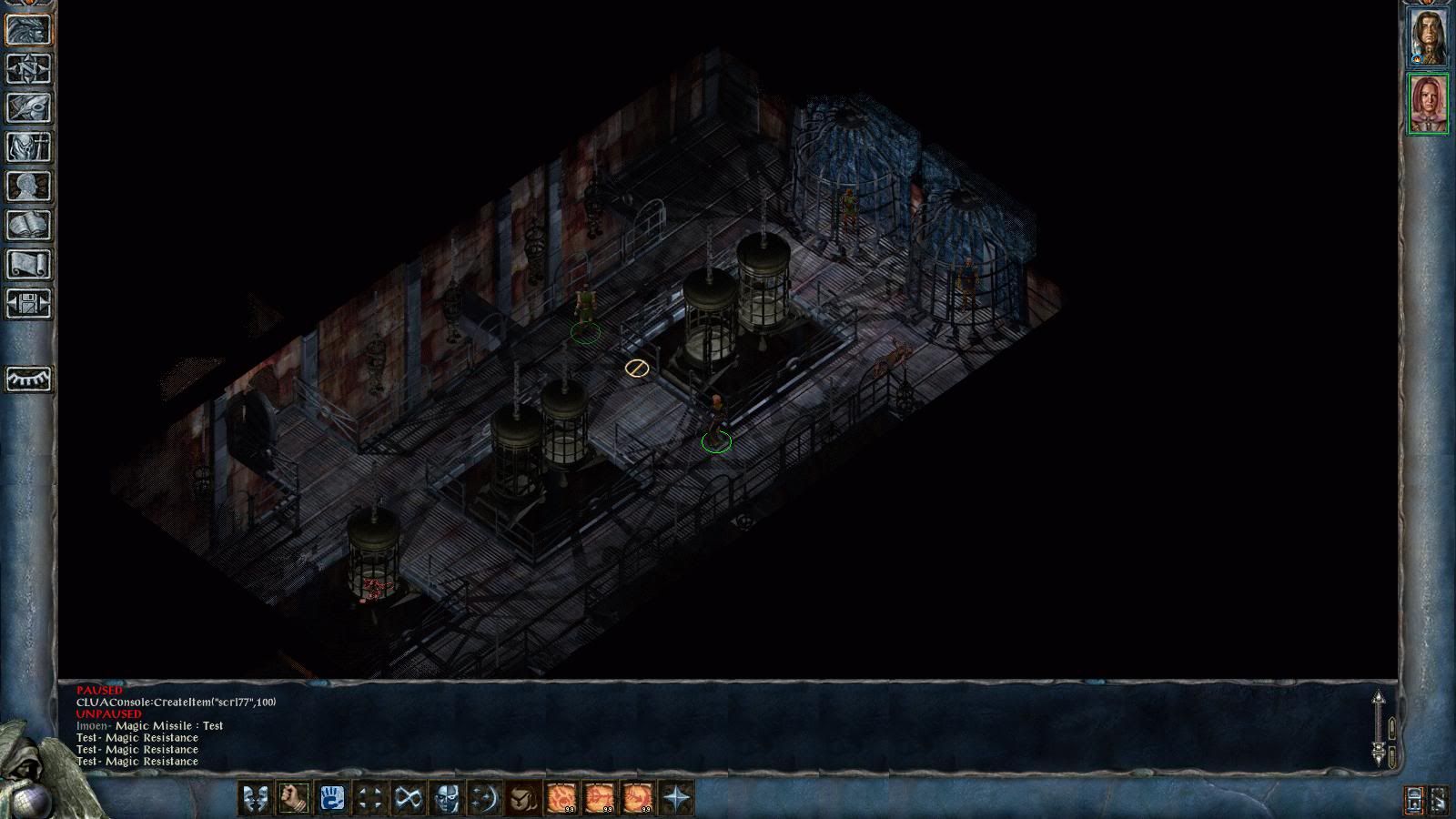Use the hooded cloak stealth ability
The width and height of the screenshot is (1456, 819).
[x=521, y=799]
